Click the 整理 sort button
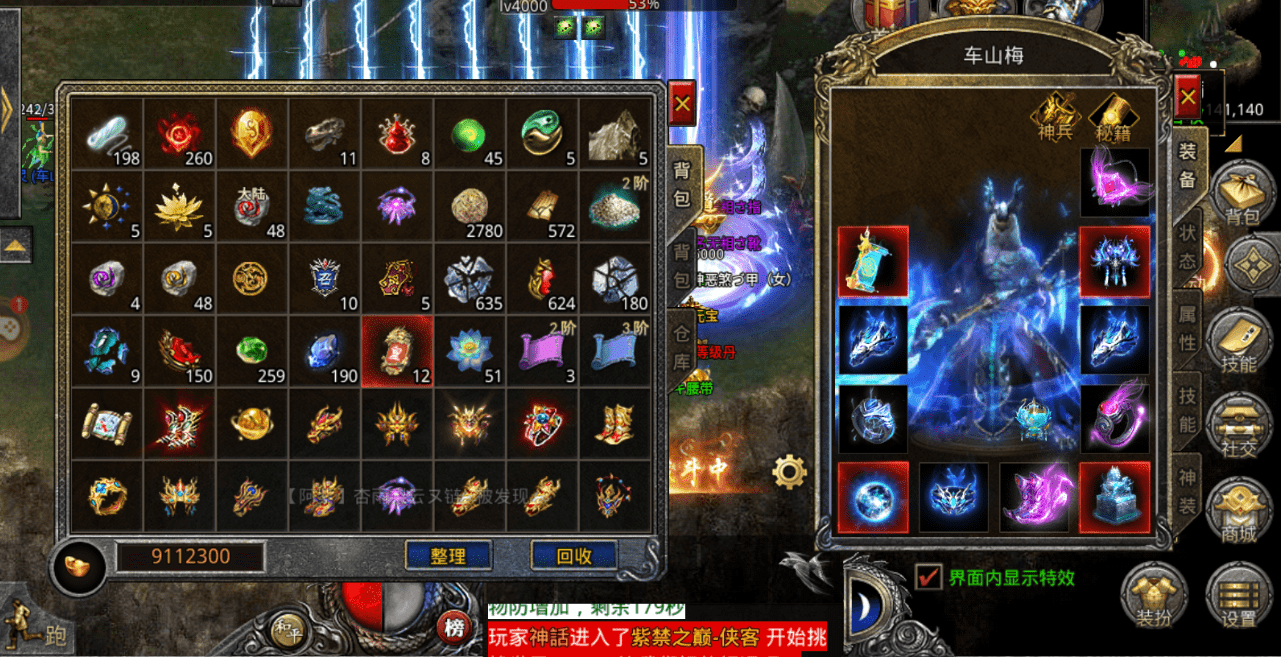 (449, 555)
